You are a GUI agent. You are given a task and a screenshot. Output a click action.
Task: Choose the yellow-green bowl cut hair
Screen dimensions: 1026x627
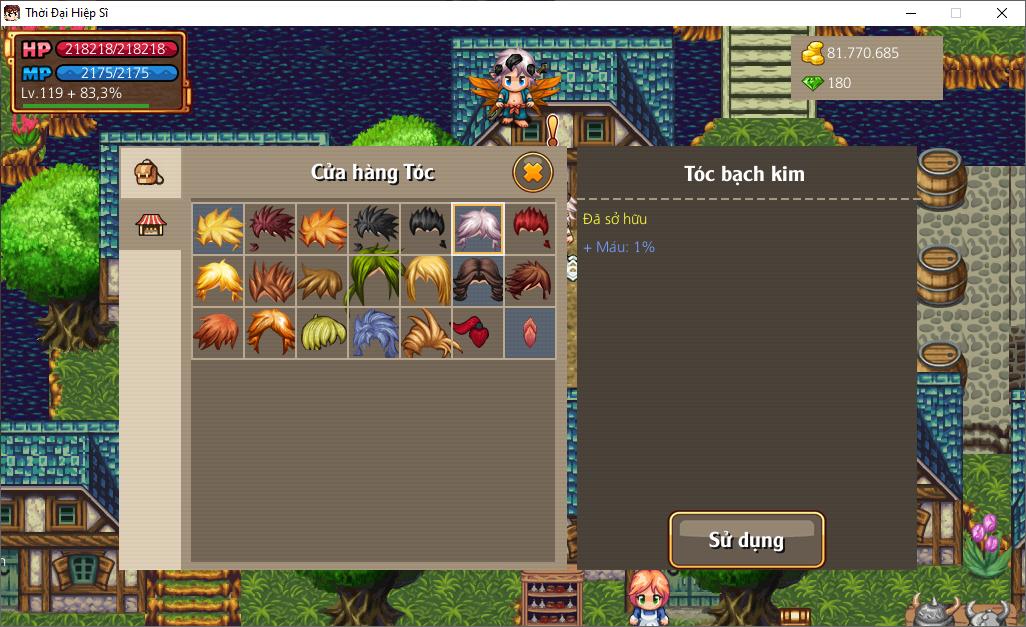click(322, 332)
